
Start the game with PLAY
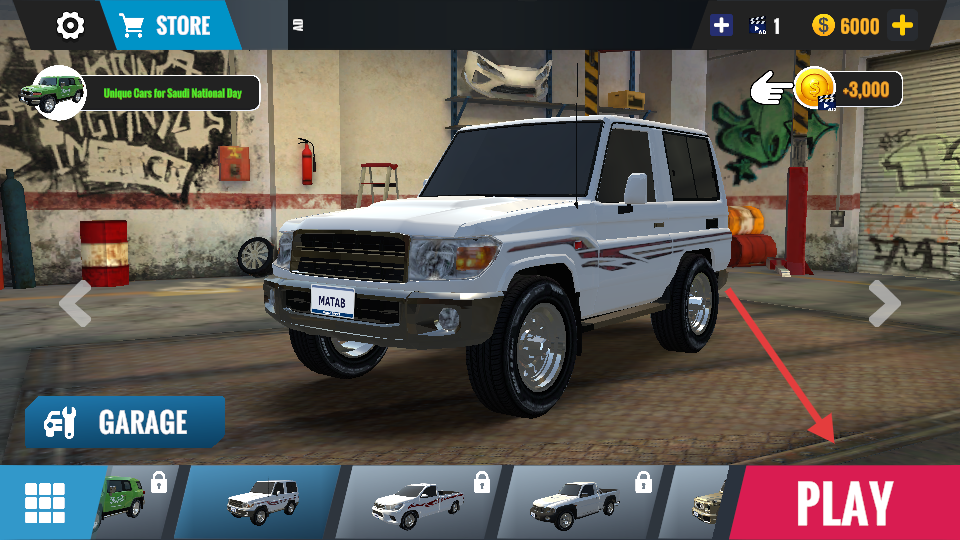pos(845,502)
